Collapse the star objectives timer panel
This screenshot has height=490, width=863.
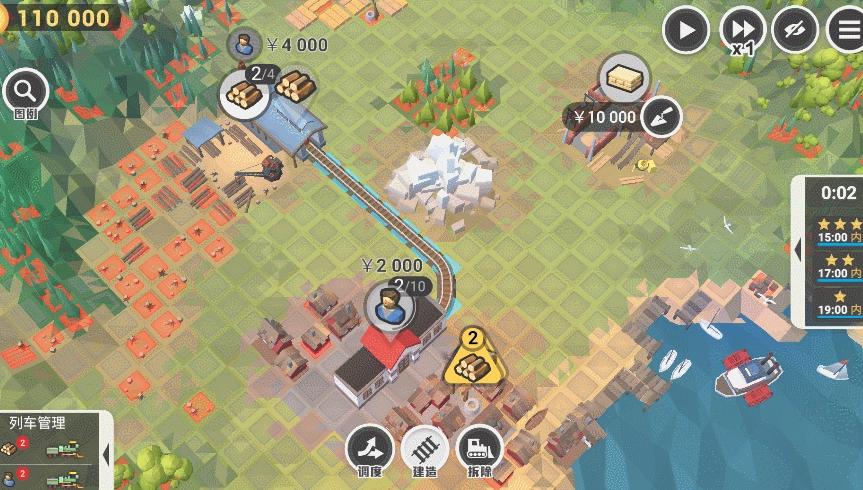click(798, 250)
